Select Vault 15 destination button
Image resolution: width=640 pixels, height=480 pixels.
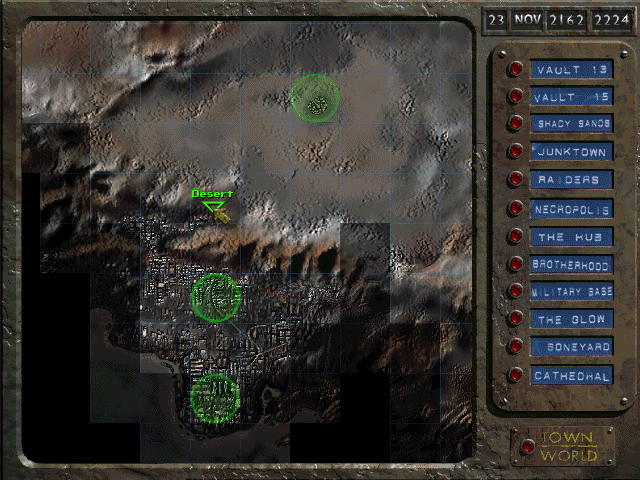(515, 97)
